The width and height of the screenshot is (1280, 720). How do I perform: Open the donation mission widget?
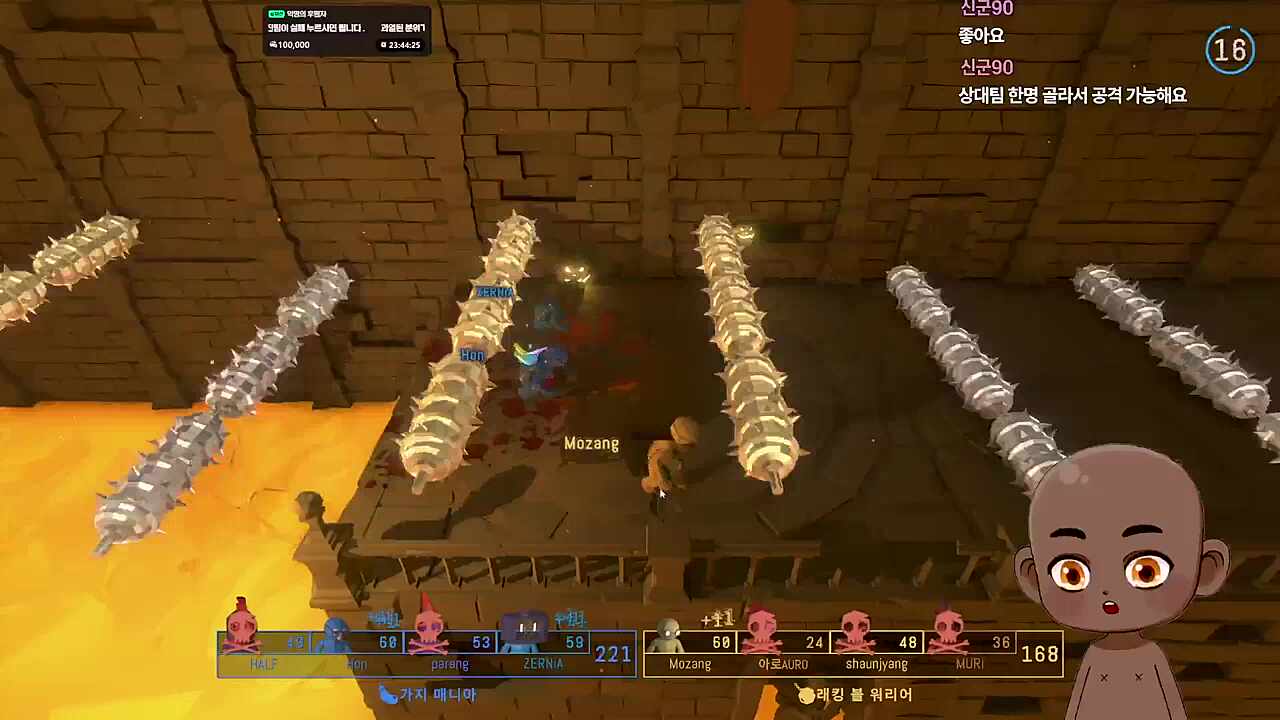[x=346, y=30]
